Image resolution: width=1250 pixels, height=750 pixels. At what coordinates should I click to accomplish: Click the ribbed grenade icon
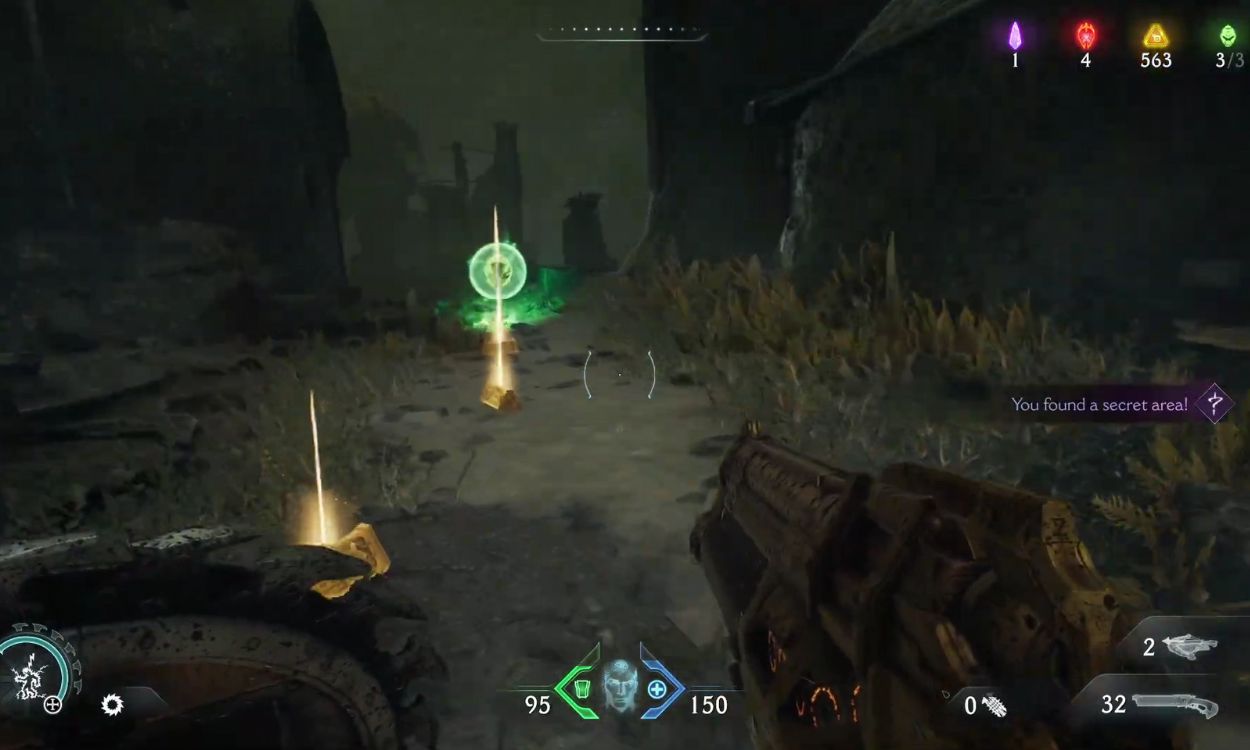(994, 706)
